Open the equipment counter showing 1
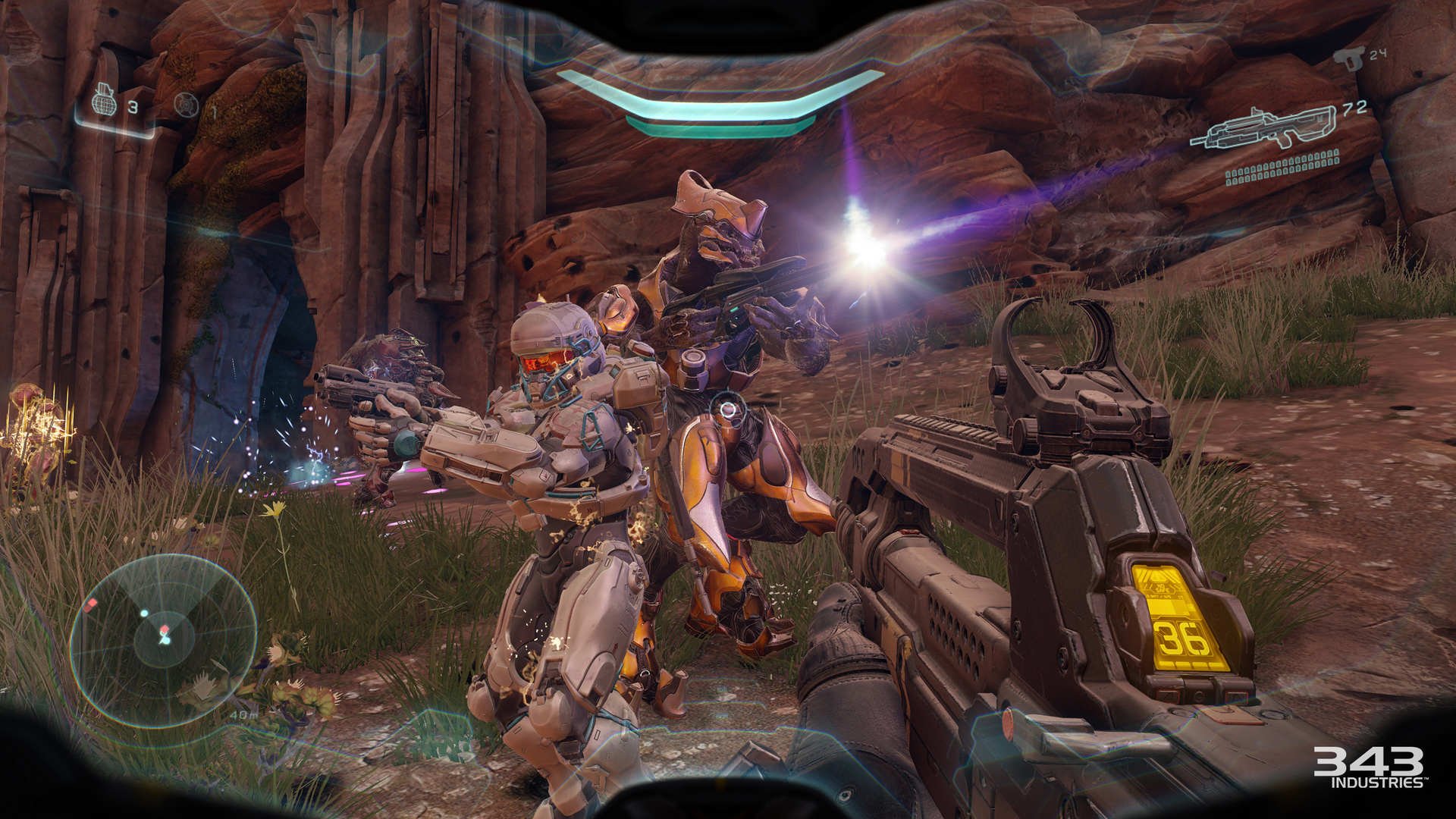 click(x=213, y=107)
